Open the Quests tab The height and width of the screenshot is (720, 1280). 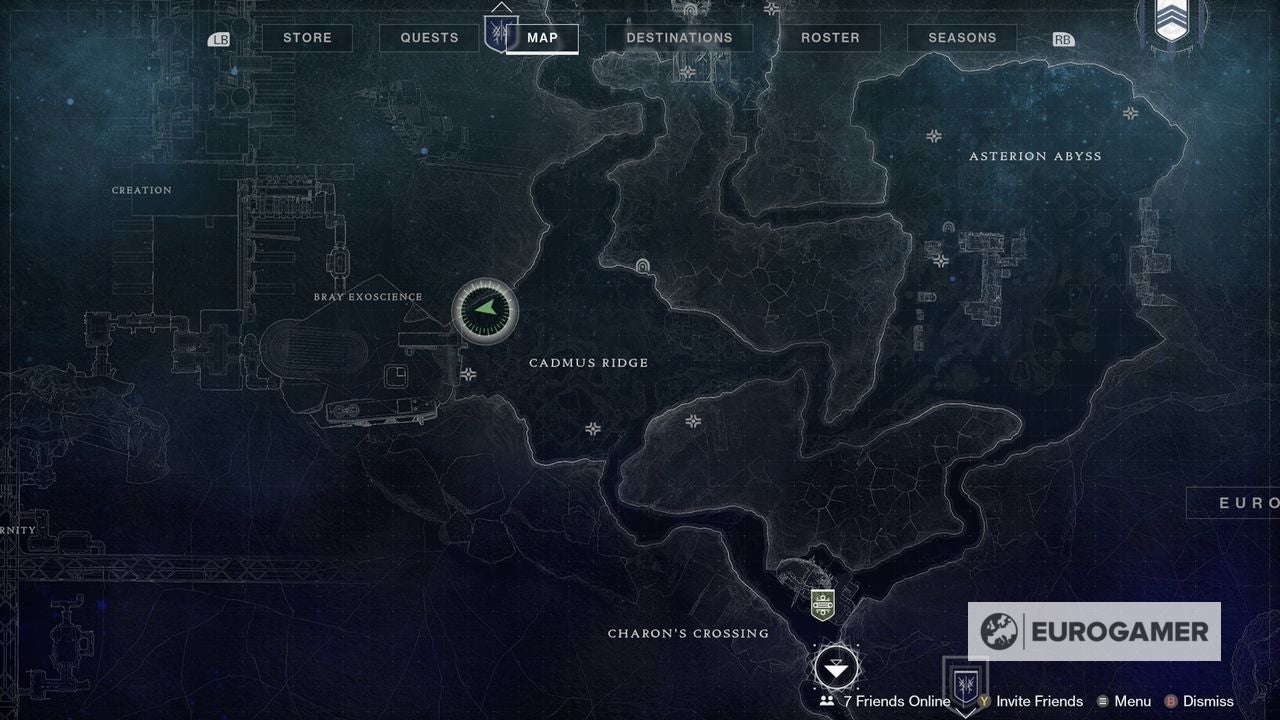coord(428,37)
